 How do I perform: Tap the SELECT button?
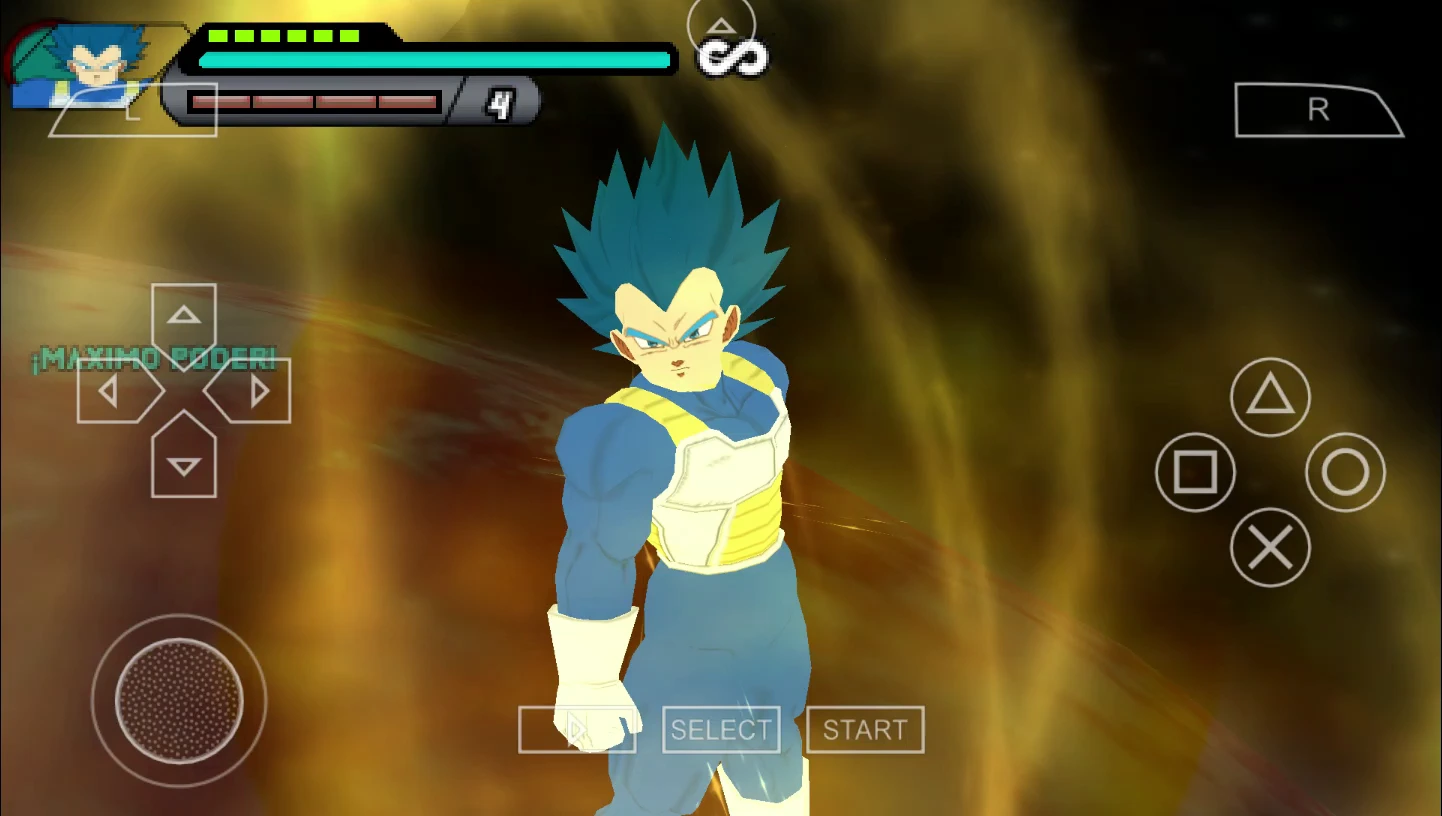coord(721,729)
